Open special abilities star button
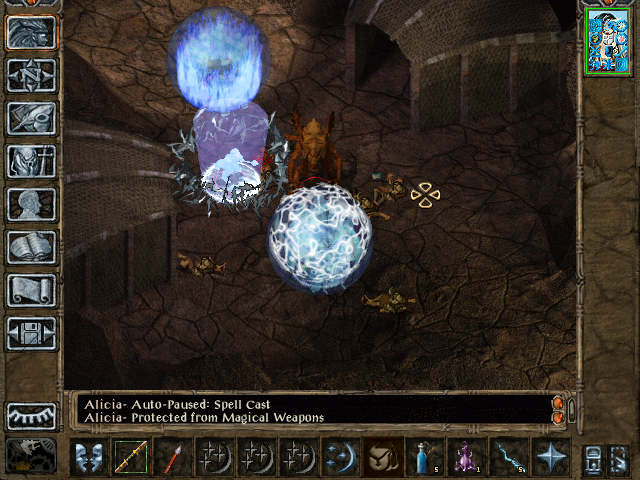The width and height of the screenshot is (640, 480). pyautogui.click(x=550, y=457)
